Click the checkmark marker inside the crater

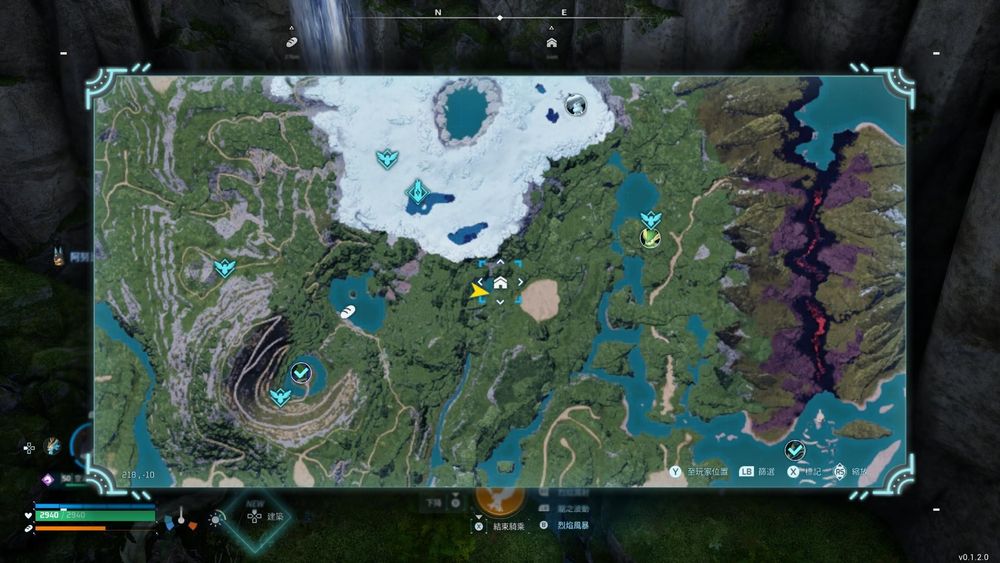[x=301, y=373]
